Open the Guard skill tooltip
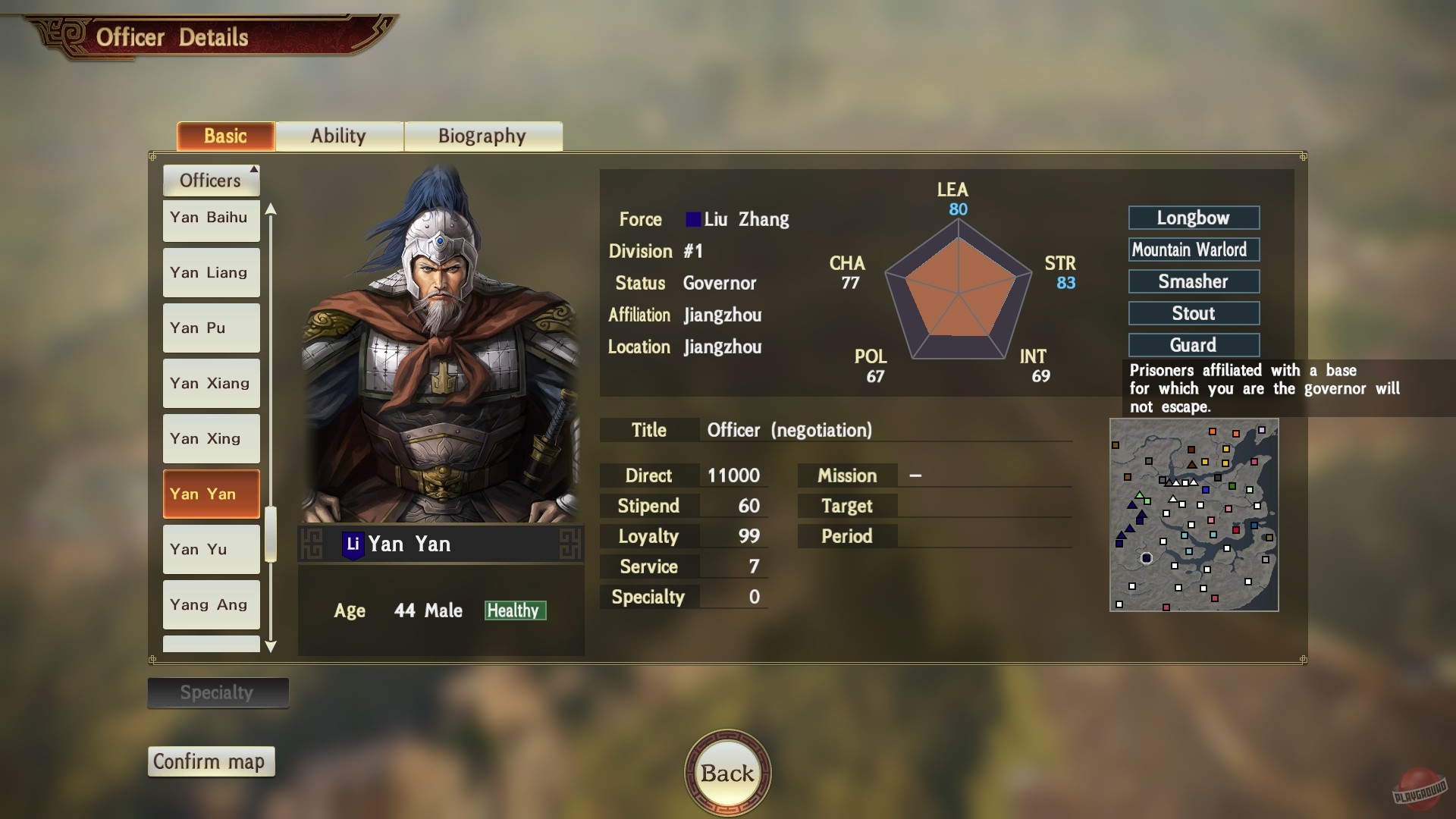Viewport: 1456px width, 819px height. coord(1194,345)
